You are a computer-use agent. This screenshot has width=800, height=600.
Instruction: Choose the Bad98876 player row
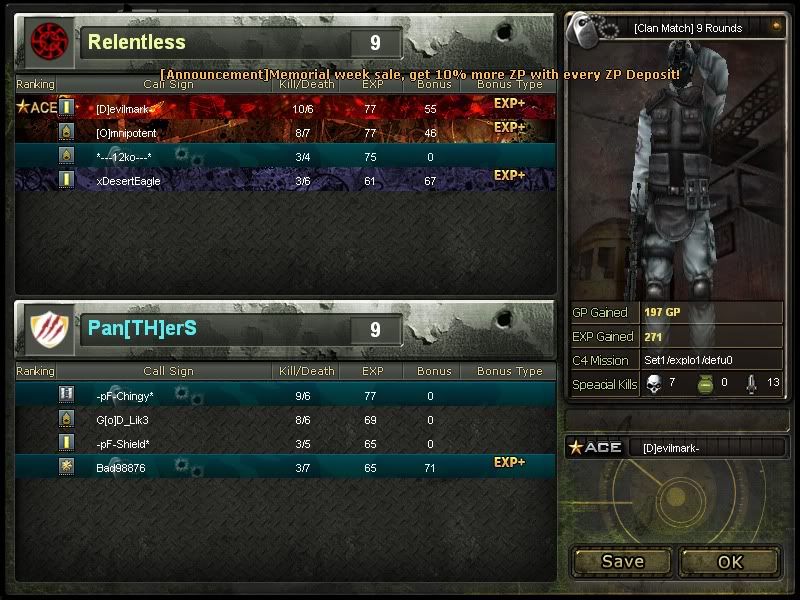285,467
